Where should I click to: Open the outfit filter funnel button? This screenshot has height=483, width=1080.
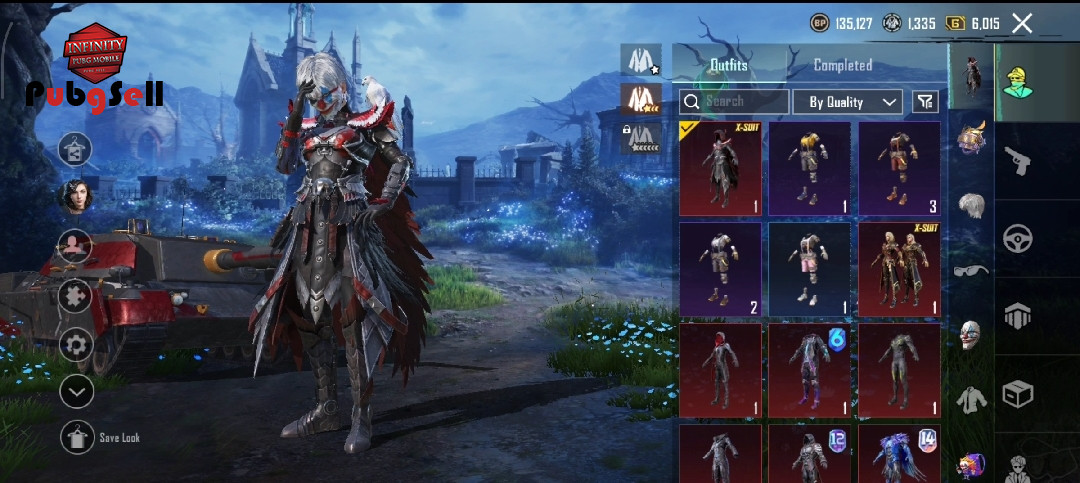coord(925,102)
